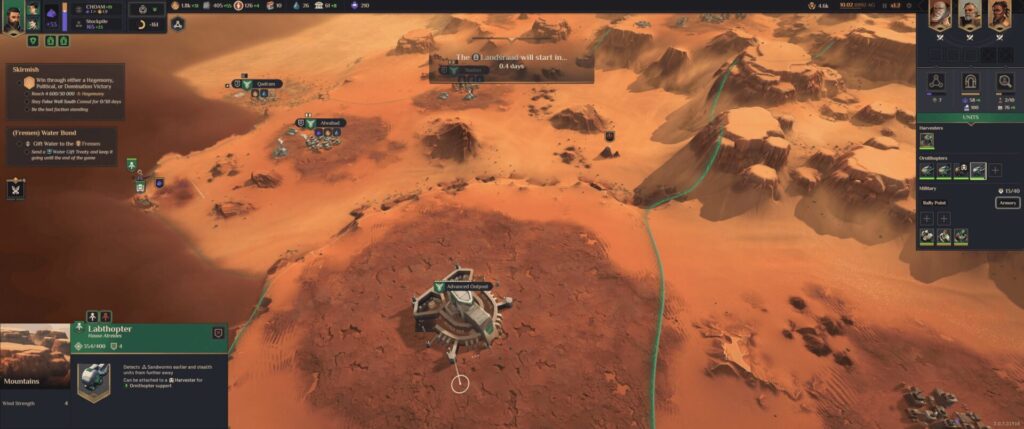Open the Armory button
Viewport: 1024px width, 429px height.
click(1008, 203)
